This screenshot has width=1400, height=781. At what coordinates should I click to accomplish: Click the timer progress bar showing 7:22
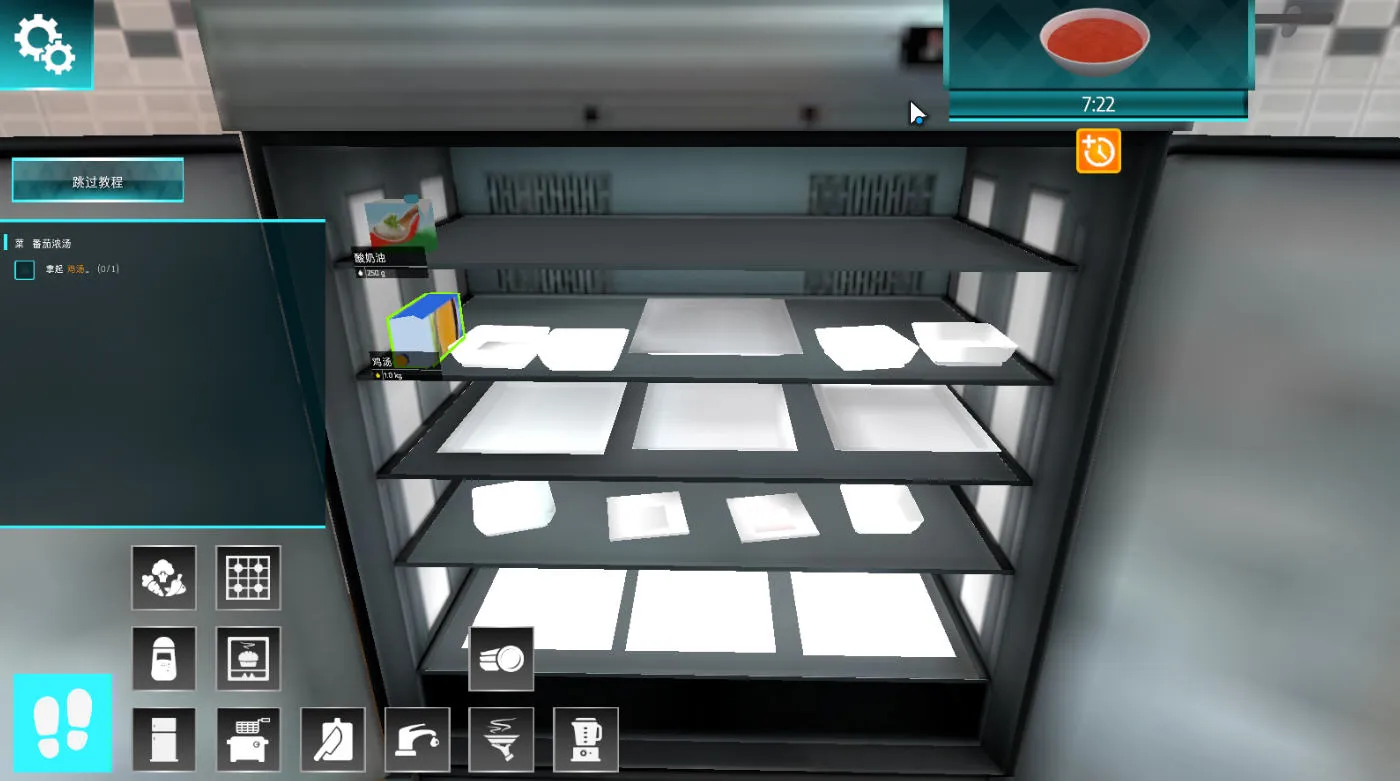pos(1097,104)
